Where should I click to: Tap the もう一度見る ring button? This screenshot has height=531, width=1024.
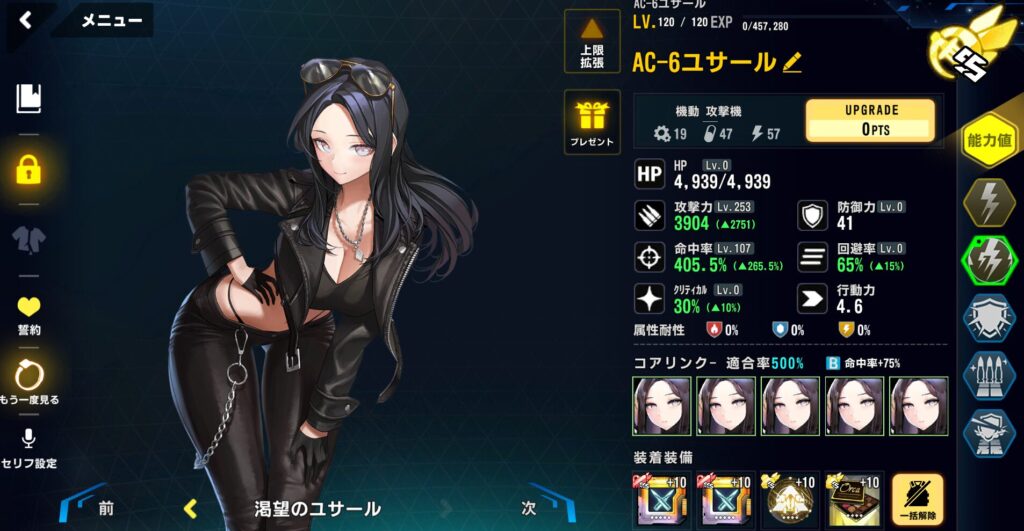coord(28,383)
